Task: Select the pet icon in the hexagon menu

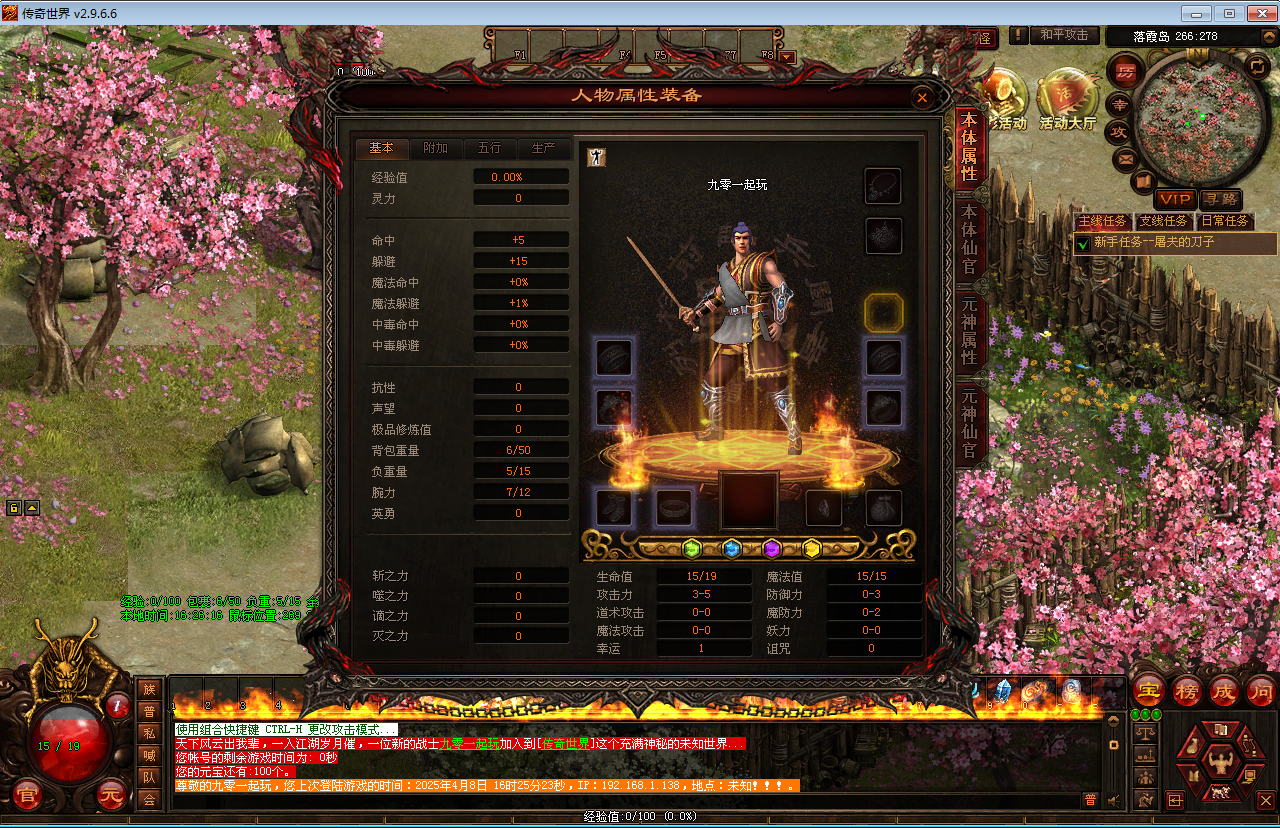Action: point(1221,792)
